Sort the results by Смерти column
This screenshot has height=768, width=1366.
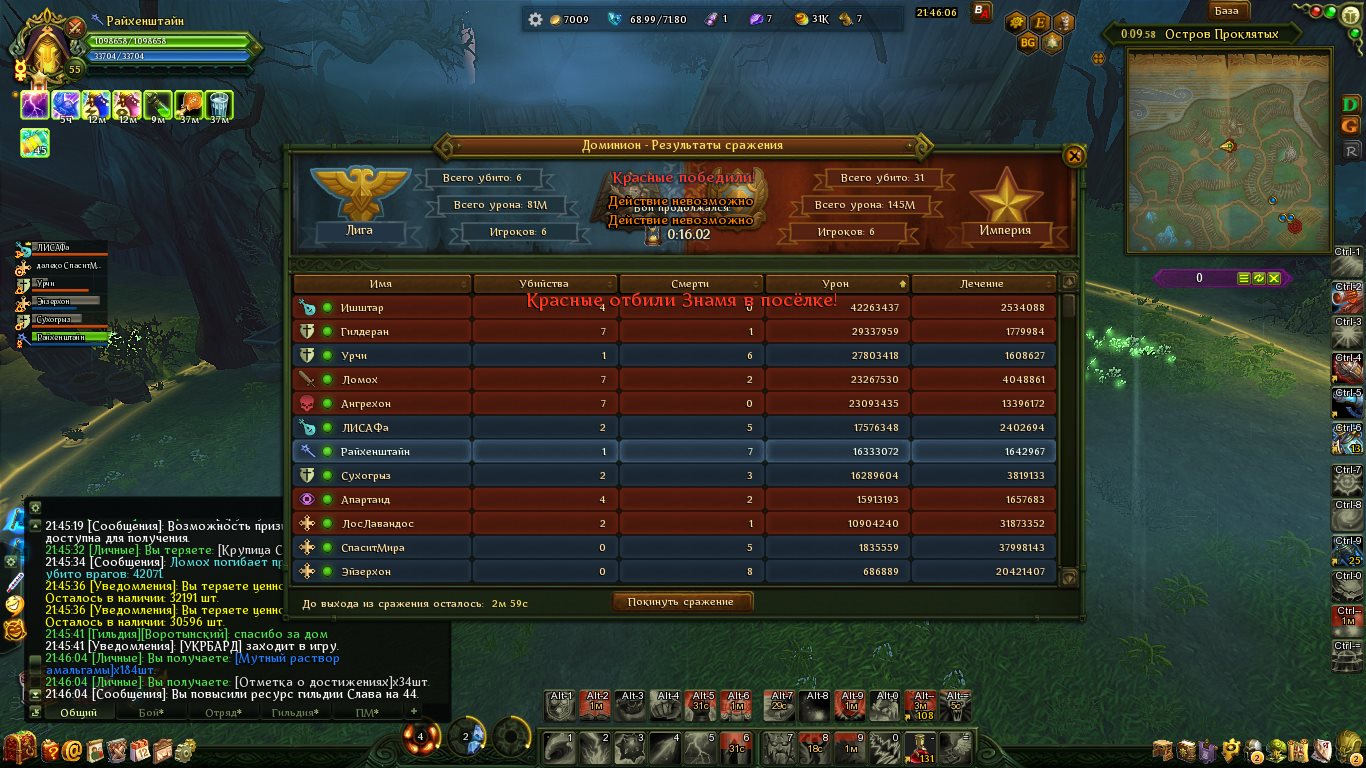coord(690,284)
